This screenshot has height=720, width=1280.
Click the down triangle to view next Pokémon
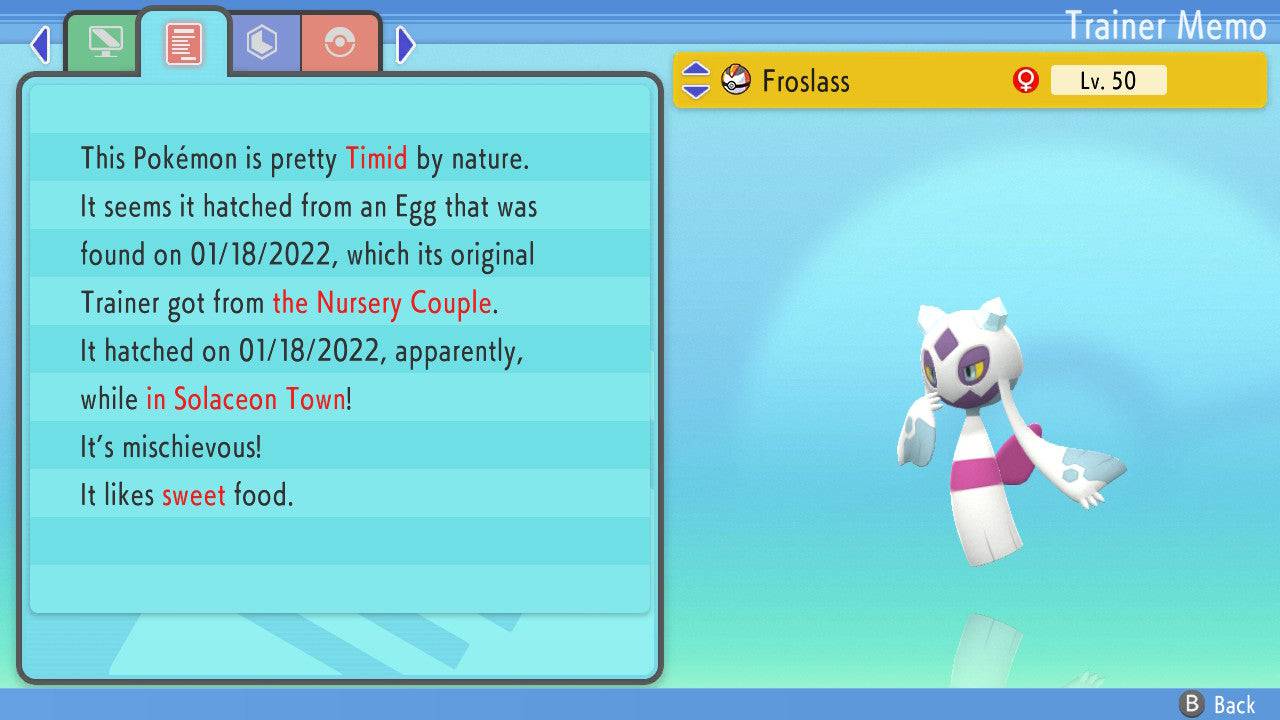coord(694,90)
